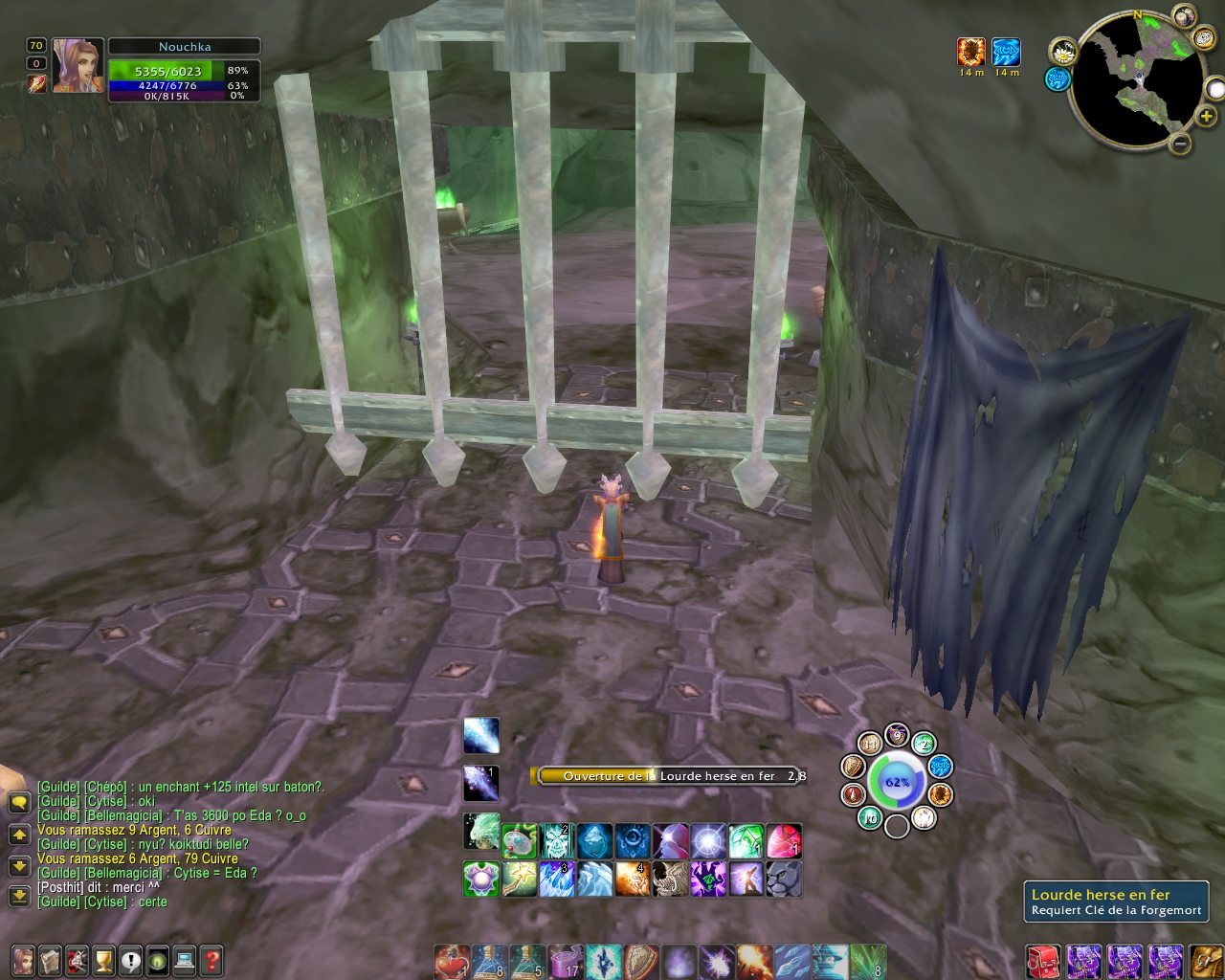Image resolution: width=1225 pixels, height=980 pixels.
Task: Cast the fiery explosion spell numbered 4
Action: tap(632, 879)
